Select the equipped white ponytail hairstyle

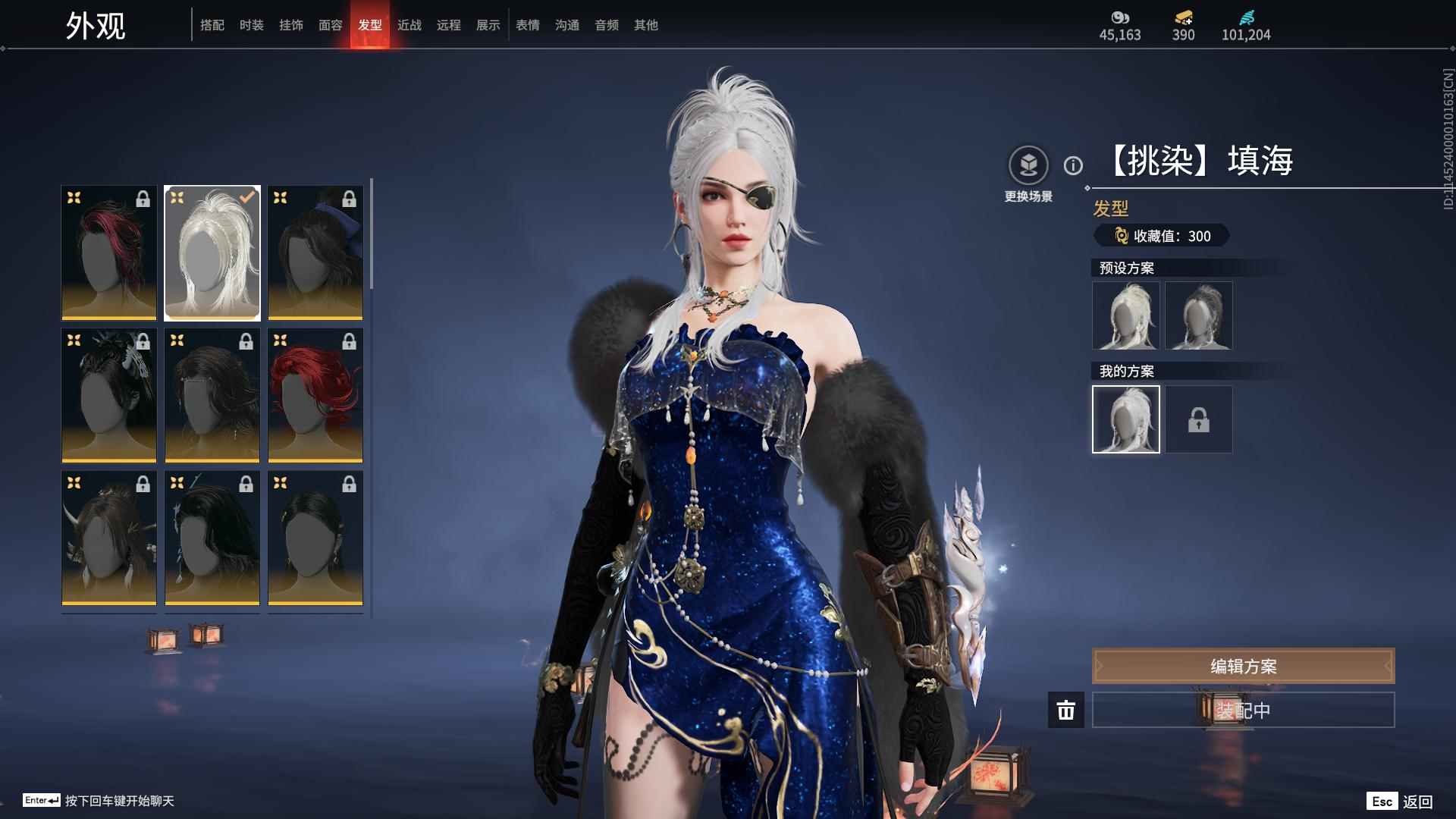click(212, 253)
